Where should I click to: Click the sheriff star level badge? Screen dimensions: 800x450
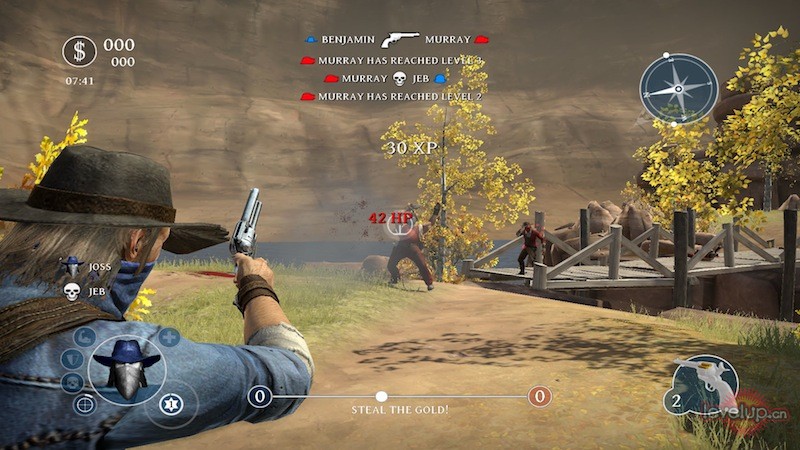(x=172, y=404)
